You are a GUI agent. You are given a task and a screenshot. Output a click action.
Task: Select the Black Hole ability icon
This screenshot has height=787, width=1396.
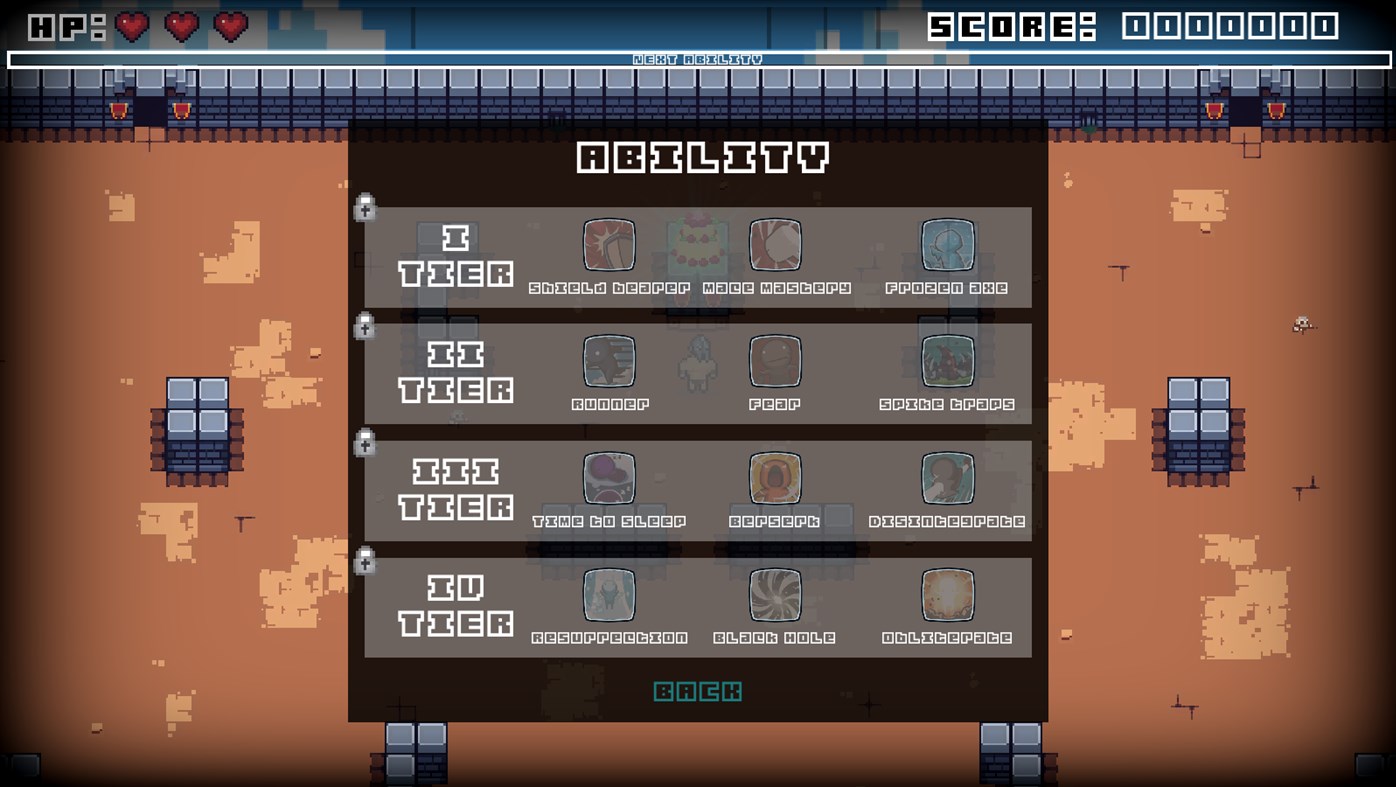pyautogui.click(x=775, y=594)
